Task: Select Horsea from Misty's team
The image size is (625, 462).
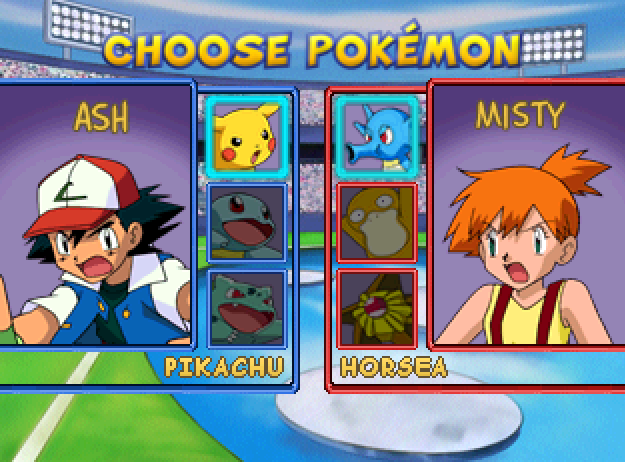Action: 376,134
